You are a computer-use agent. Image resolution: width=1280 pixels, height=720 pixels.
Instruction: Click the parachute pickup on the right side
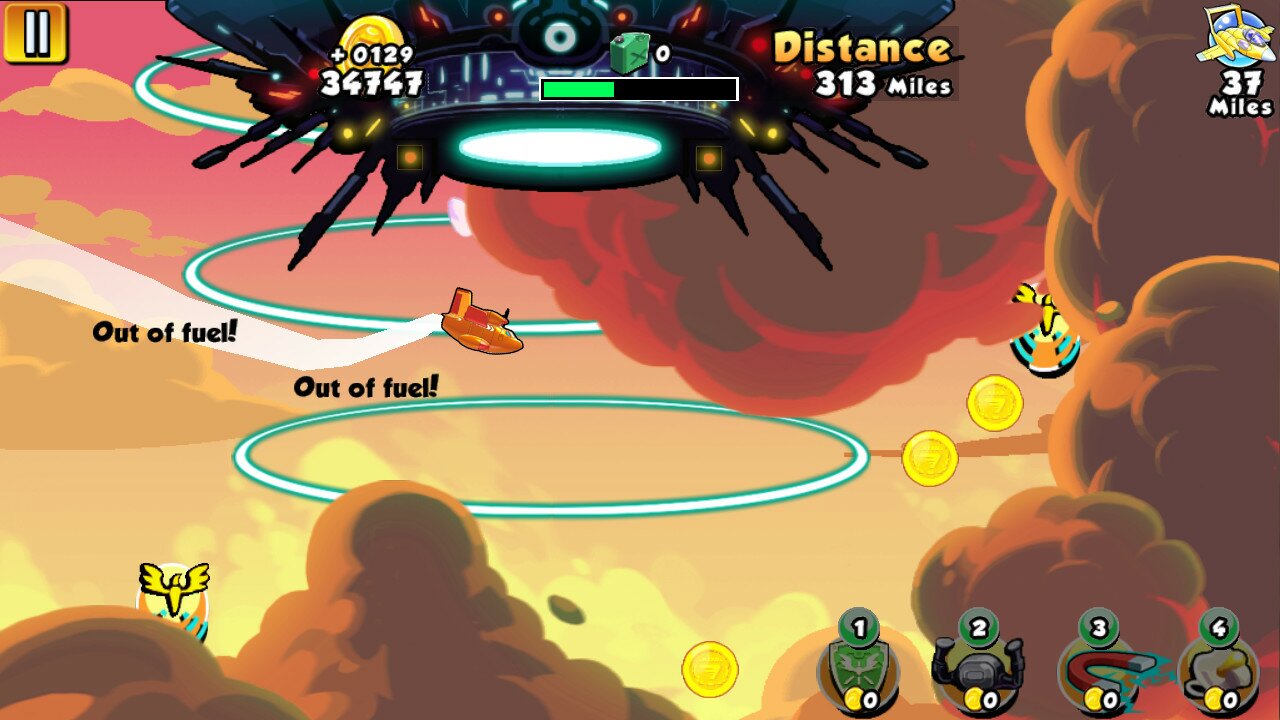(1045, 330)
